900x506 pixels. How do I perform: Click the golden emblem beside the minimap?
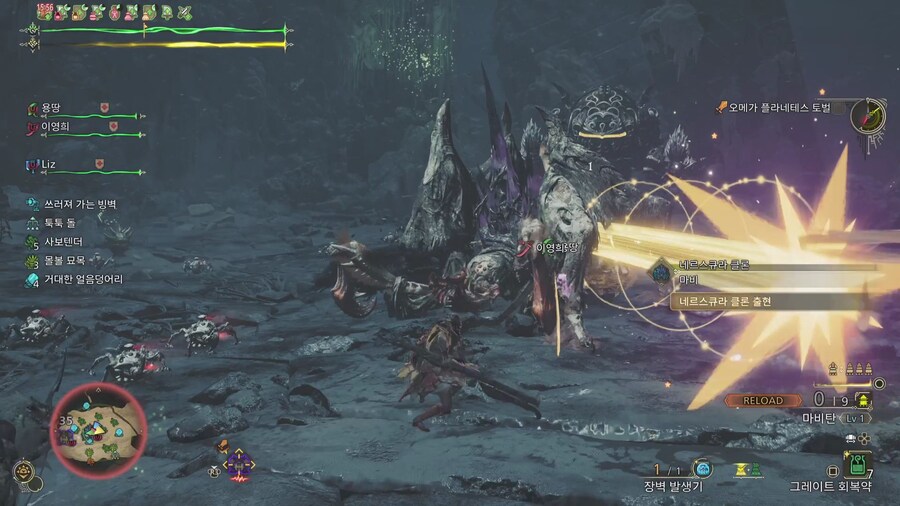20,471
